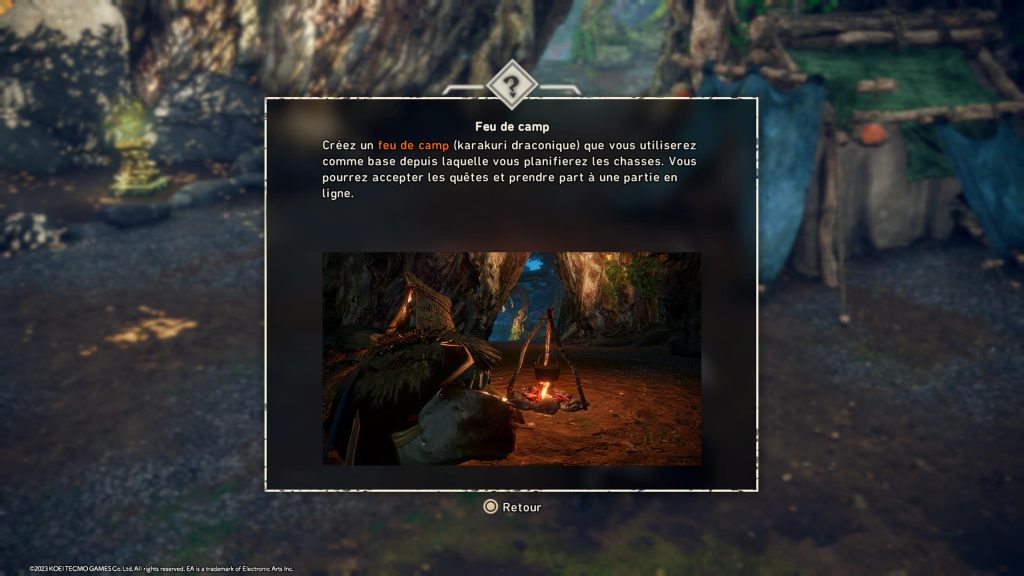The width and height of the screenshot is (1024, 576).
Task: Click the question mark icon above the panel
Action: point(512,86)
